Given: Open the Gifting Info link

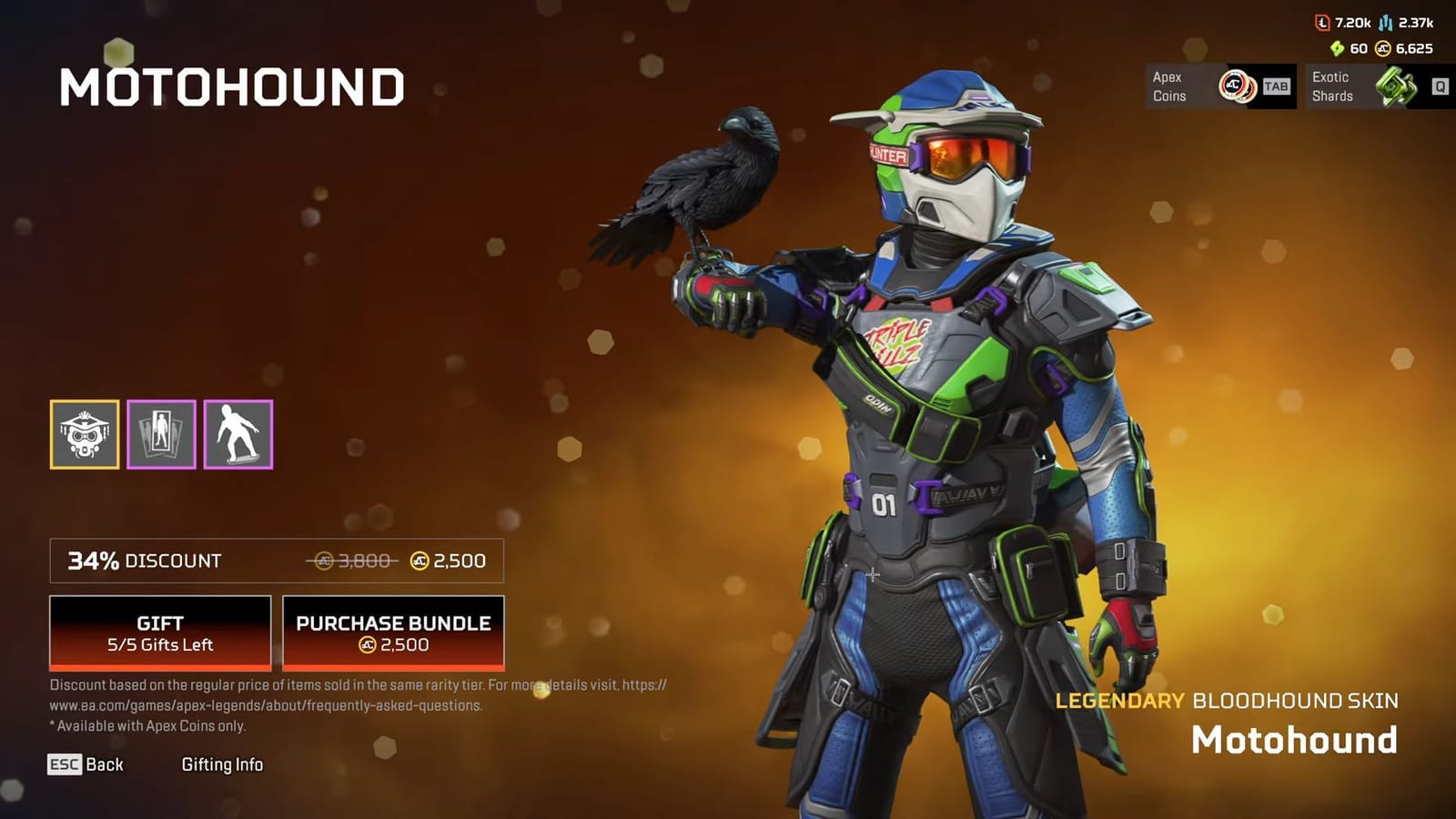Looking at the screenshot, I should click(x=223, y=764).
